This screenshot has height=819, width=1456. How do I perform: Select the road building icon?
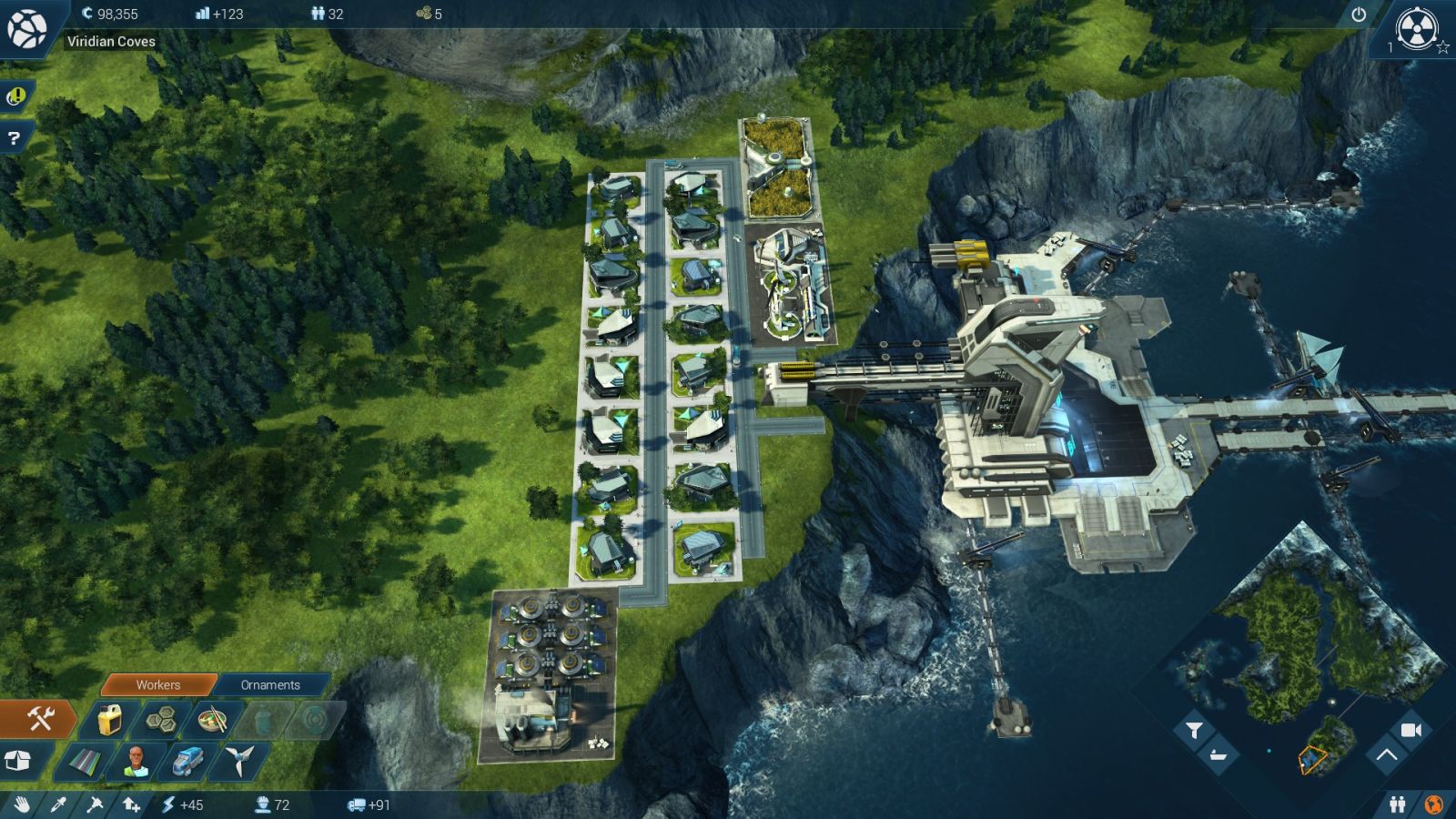click(x=85, y=761)
